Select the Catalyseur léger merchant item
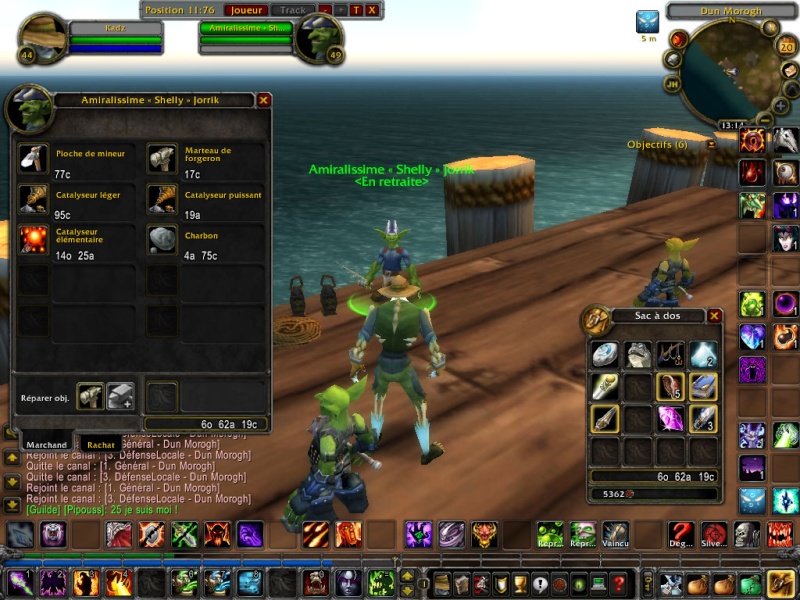 (x=33, y=199)
